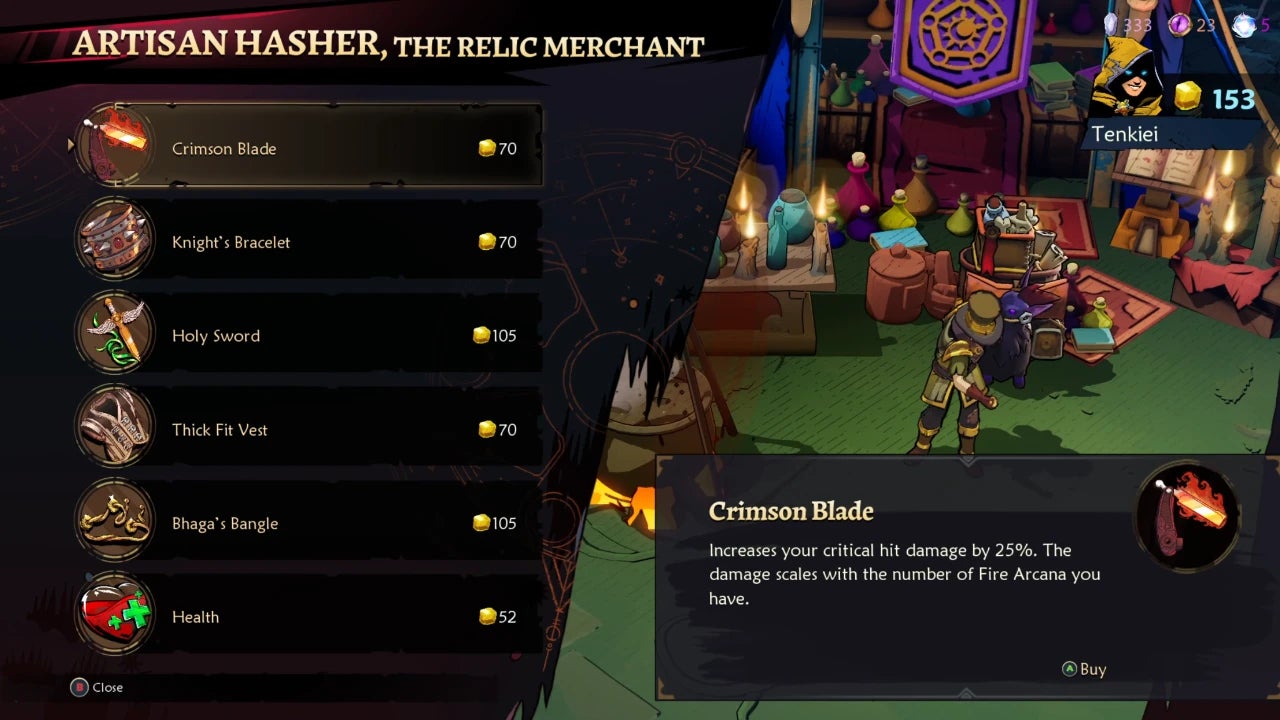Select the Health item for 52 gold

[310, 617]
